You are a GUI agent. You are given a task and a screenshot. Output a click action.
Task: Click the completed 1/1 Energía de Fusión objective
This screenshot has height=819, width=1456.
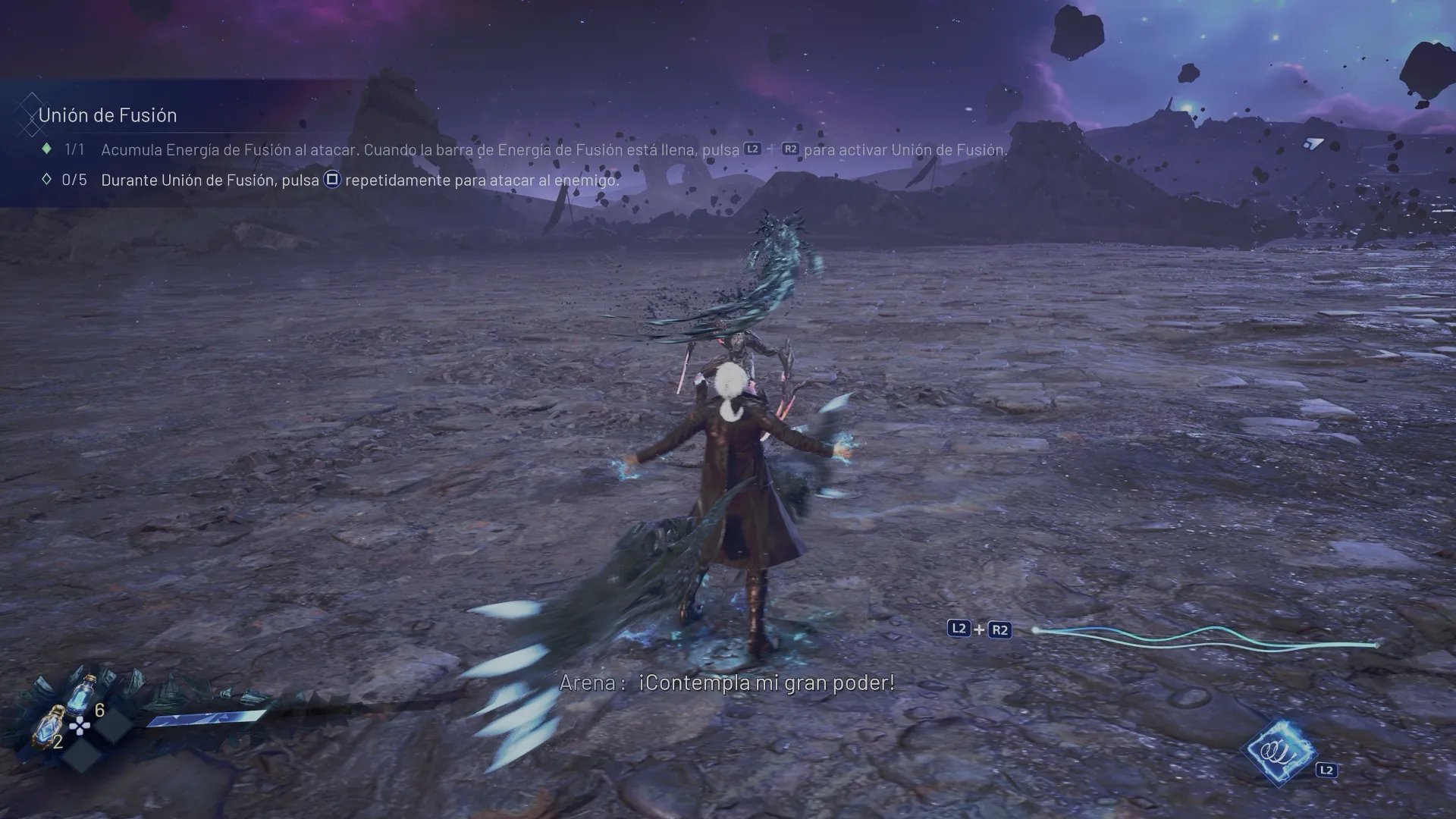tap(554, 150)
